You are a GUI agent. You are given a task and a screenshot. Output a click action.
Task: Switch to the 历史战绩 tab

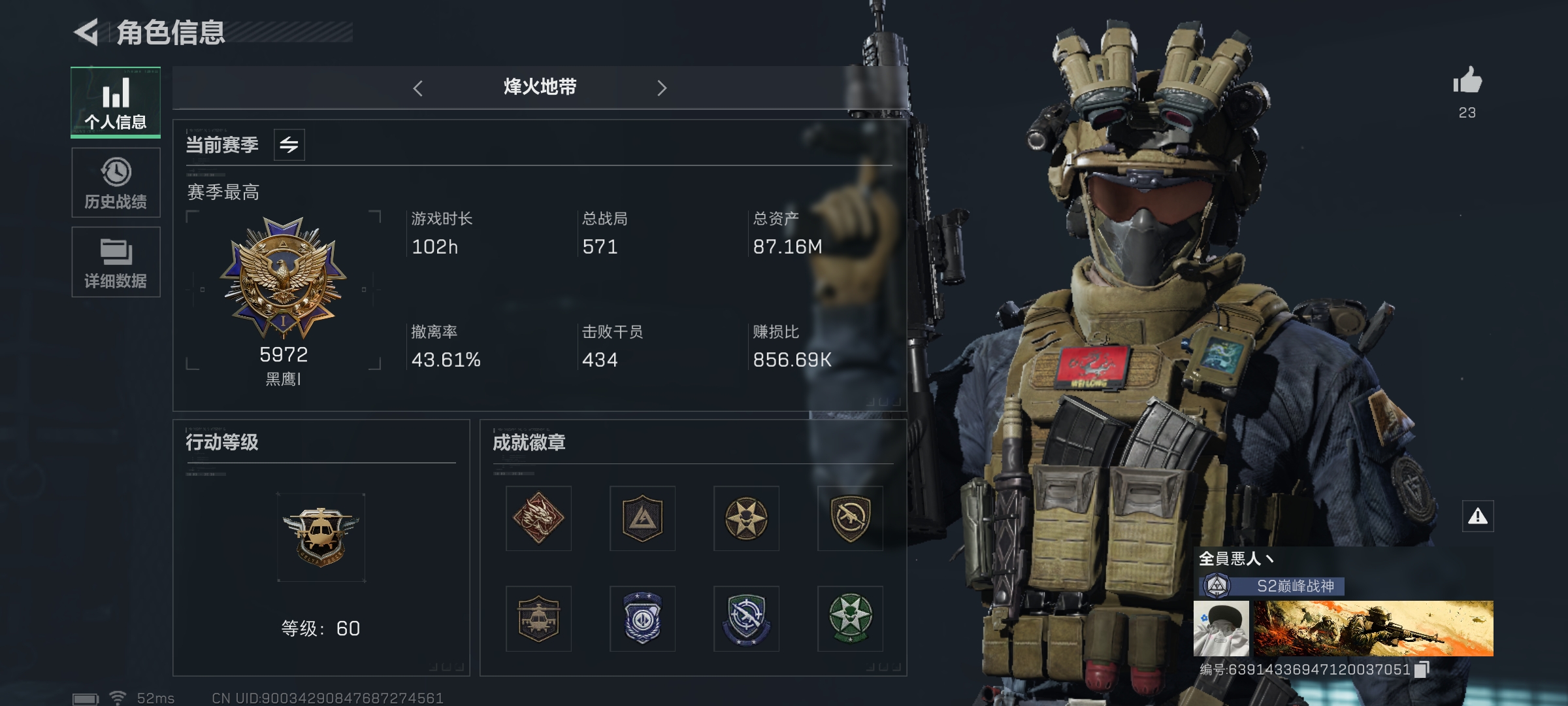pos(116,182)
